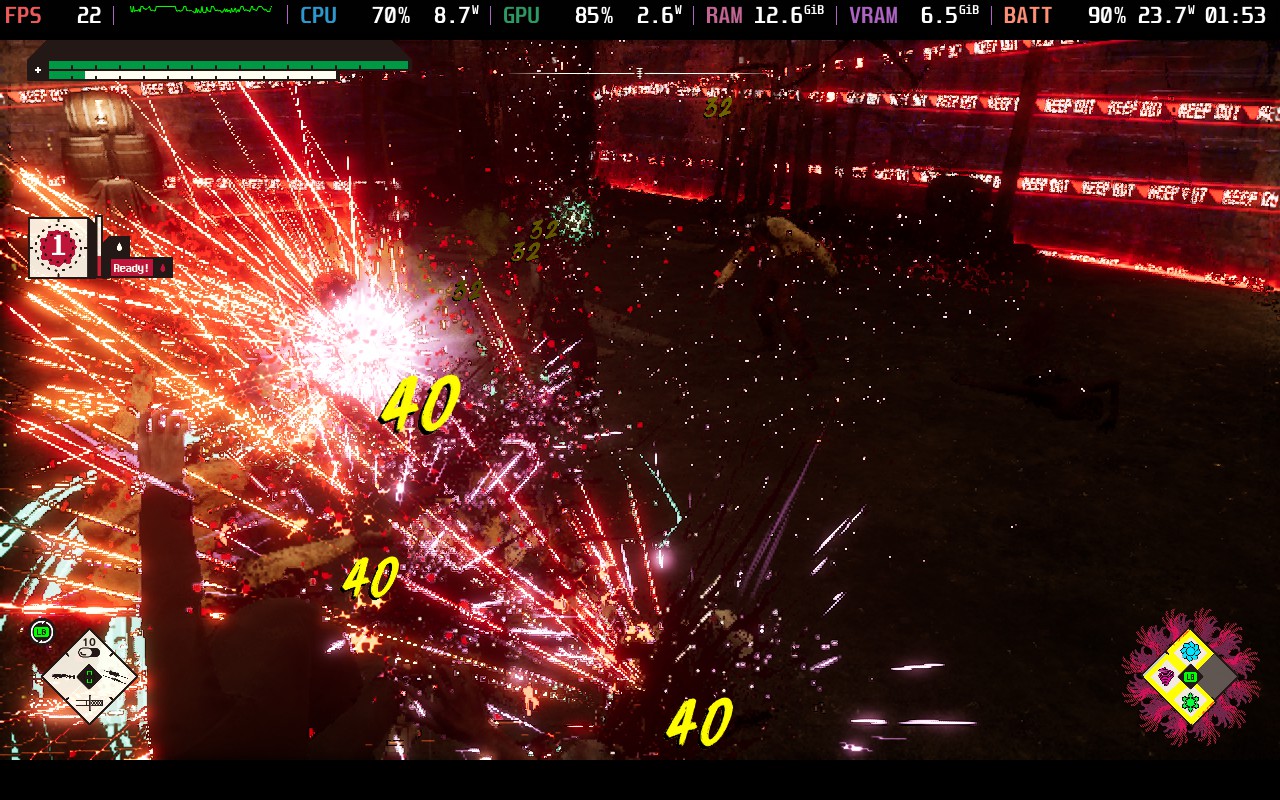Select the blue flower ability icon
1280x800 pixels.
[x=1190, y=652]
